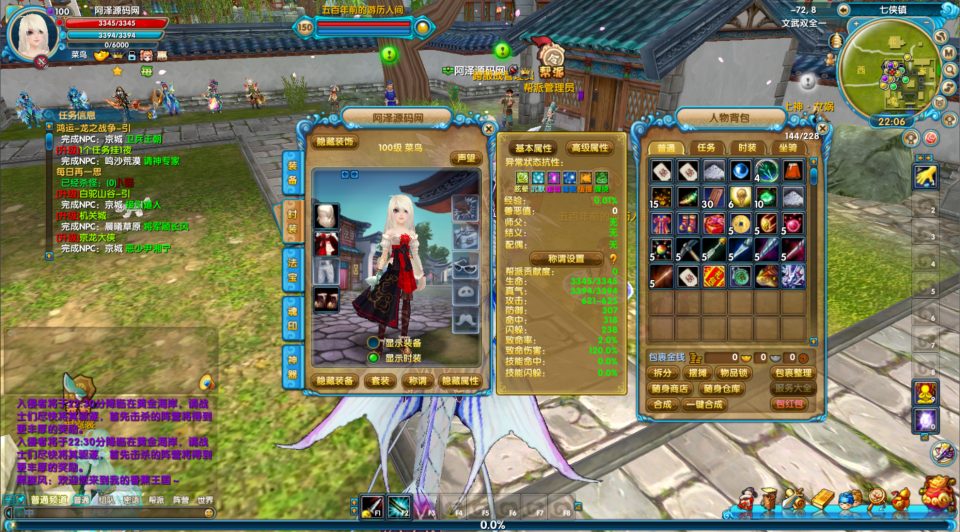Select the pickaxe item in the backpack
Viewport: 960px width, 532px height.
[x=688, y=248]
